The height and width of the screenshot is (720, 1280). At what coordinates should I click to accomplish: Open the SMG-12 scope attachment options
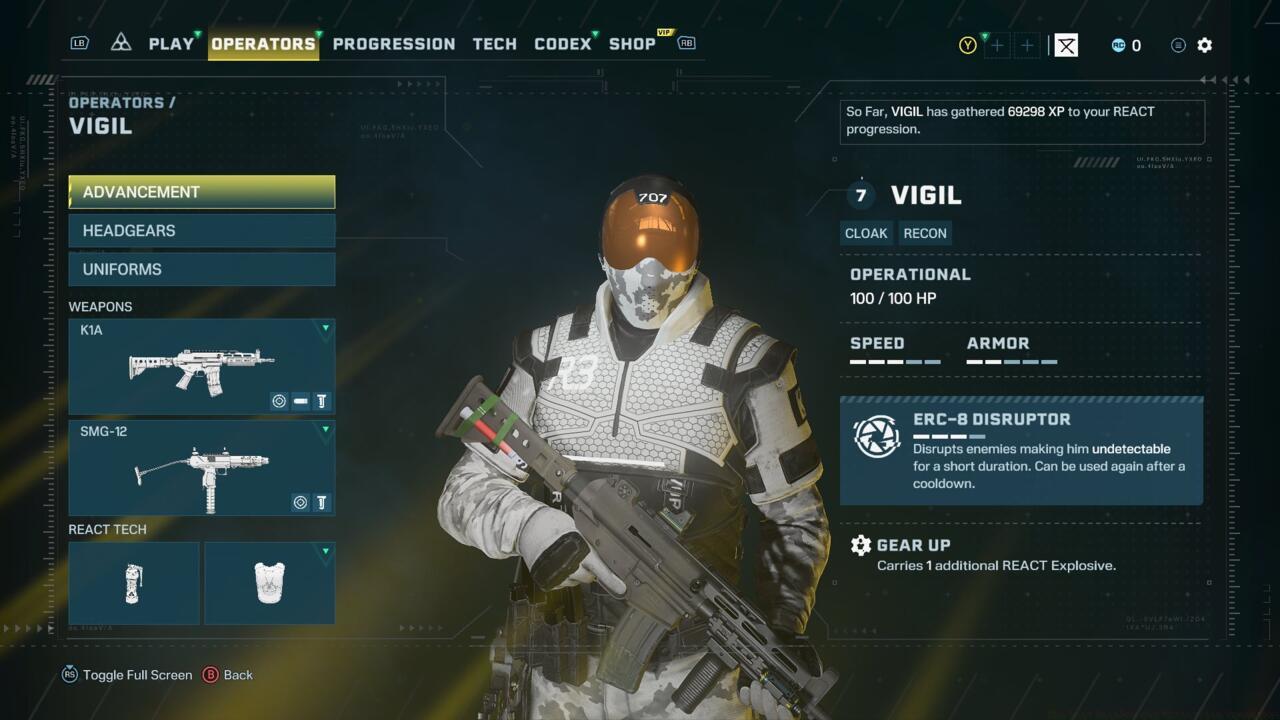pyautogui.click(x=300, y=502)
